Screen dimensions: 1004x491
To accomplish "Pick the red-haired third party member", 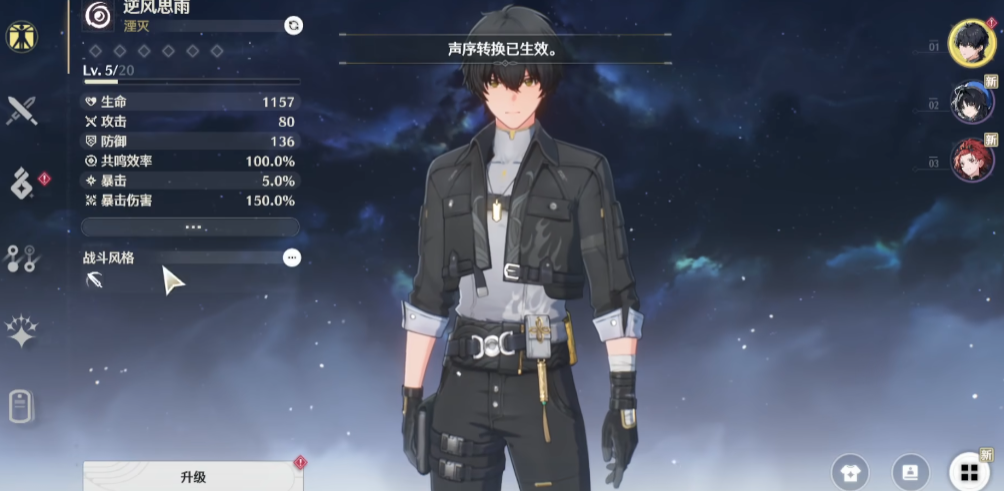I will tap(971, 160).
